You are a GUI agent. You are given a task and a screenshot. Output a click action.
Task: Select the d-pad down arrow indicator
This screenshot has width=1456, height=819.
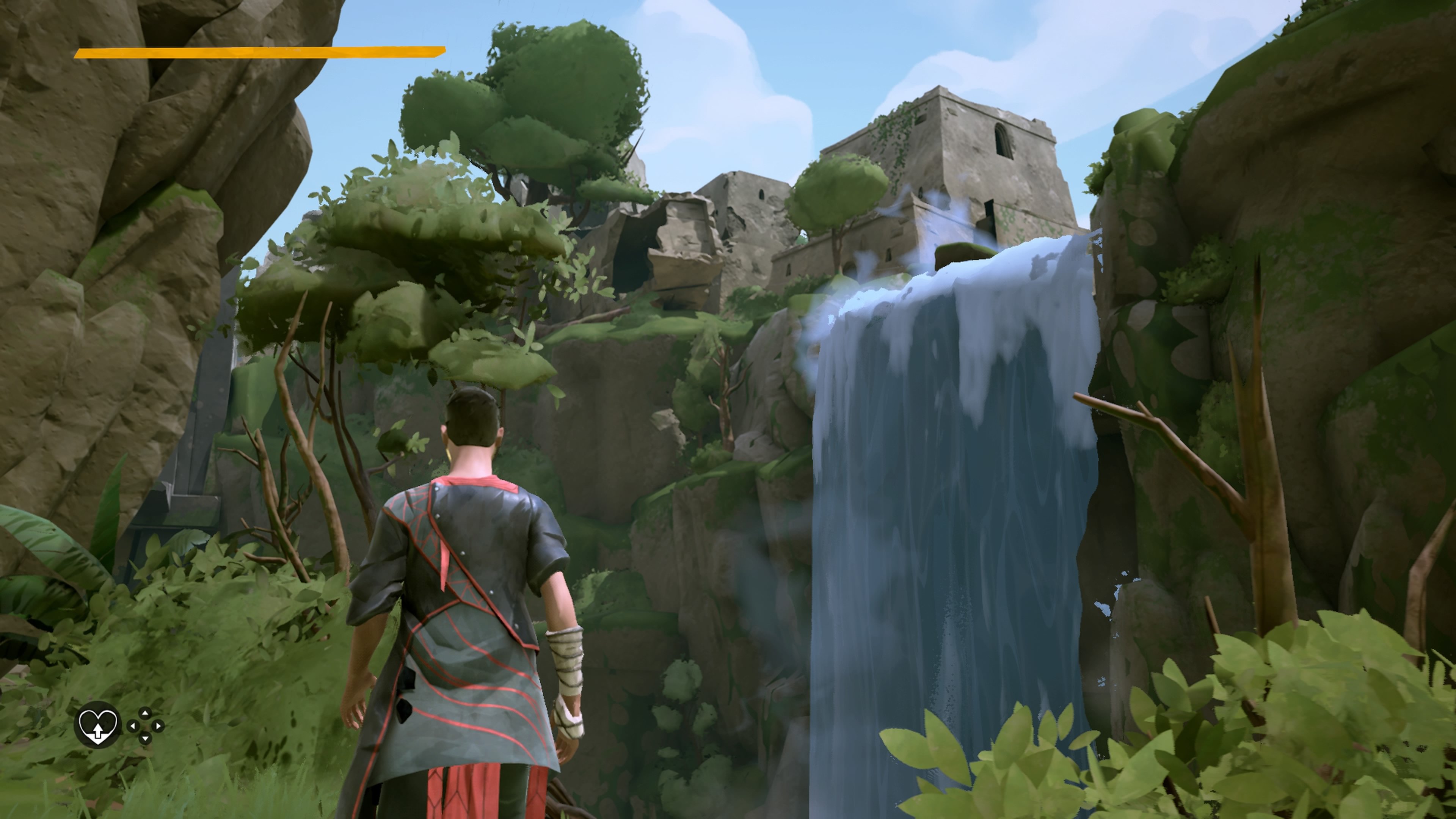coord(145,739)
